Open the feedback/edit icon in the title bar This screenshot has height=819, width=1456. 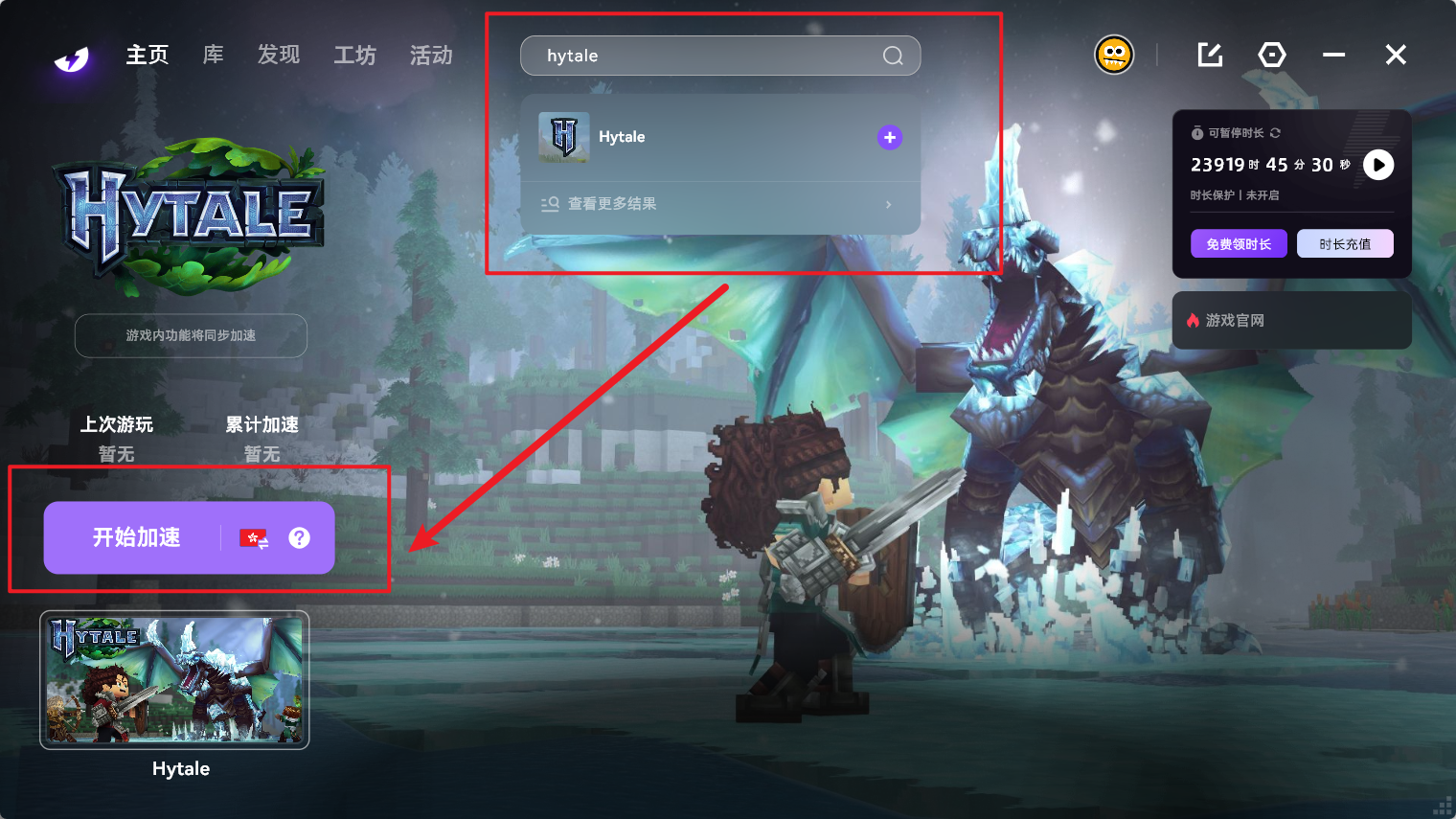[x=1209, y=55]
